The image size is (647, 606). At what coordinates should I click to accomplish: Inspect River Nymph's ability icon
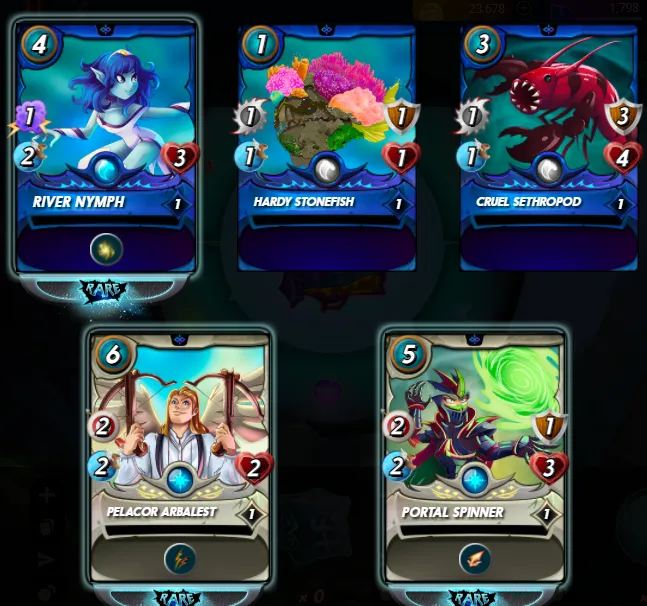point(107,248)
